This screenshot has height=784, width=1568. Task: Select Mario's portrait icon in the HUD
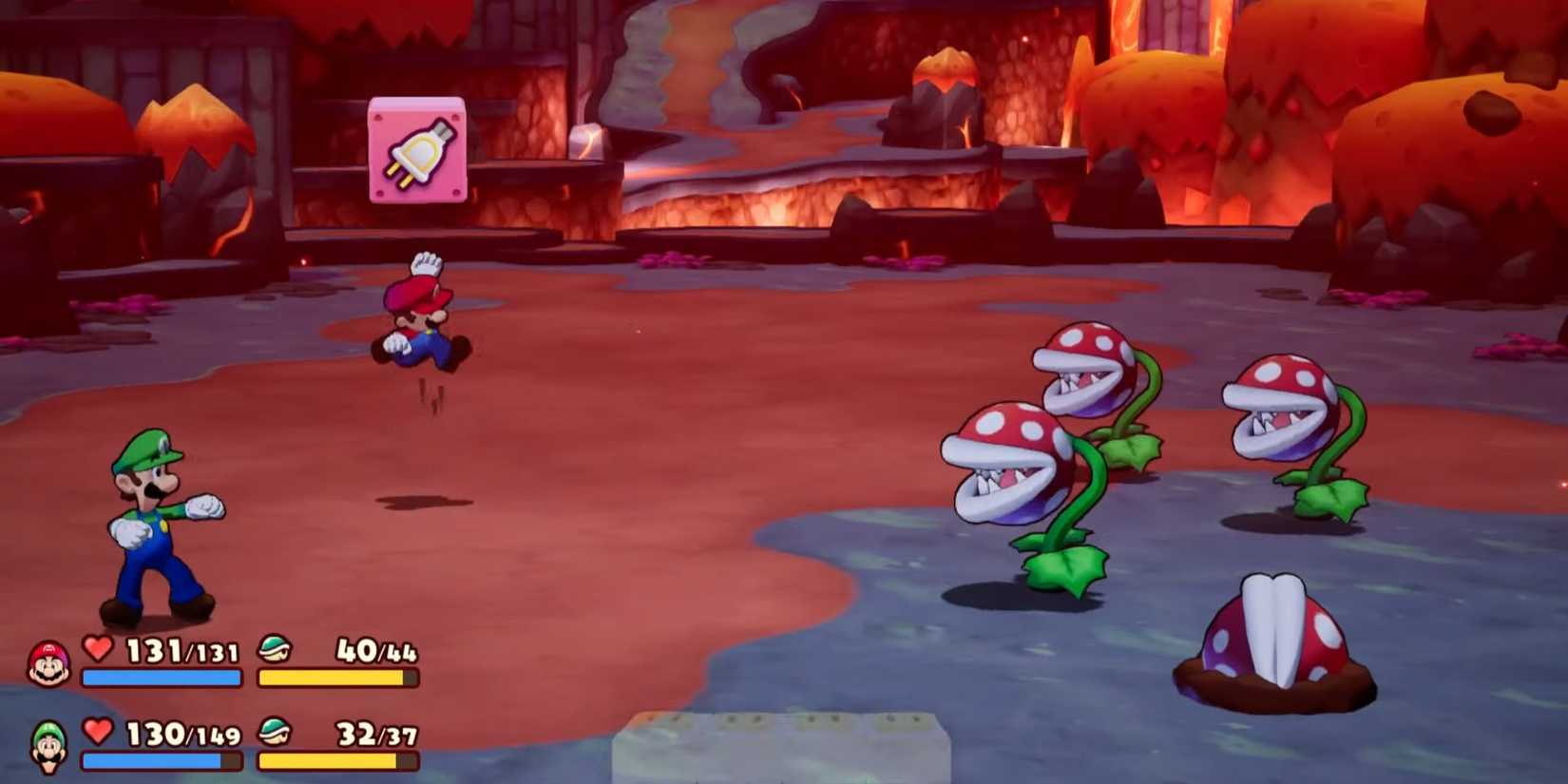[x=49, y=660]
